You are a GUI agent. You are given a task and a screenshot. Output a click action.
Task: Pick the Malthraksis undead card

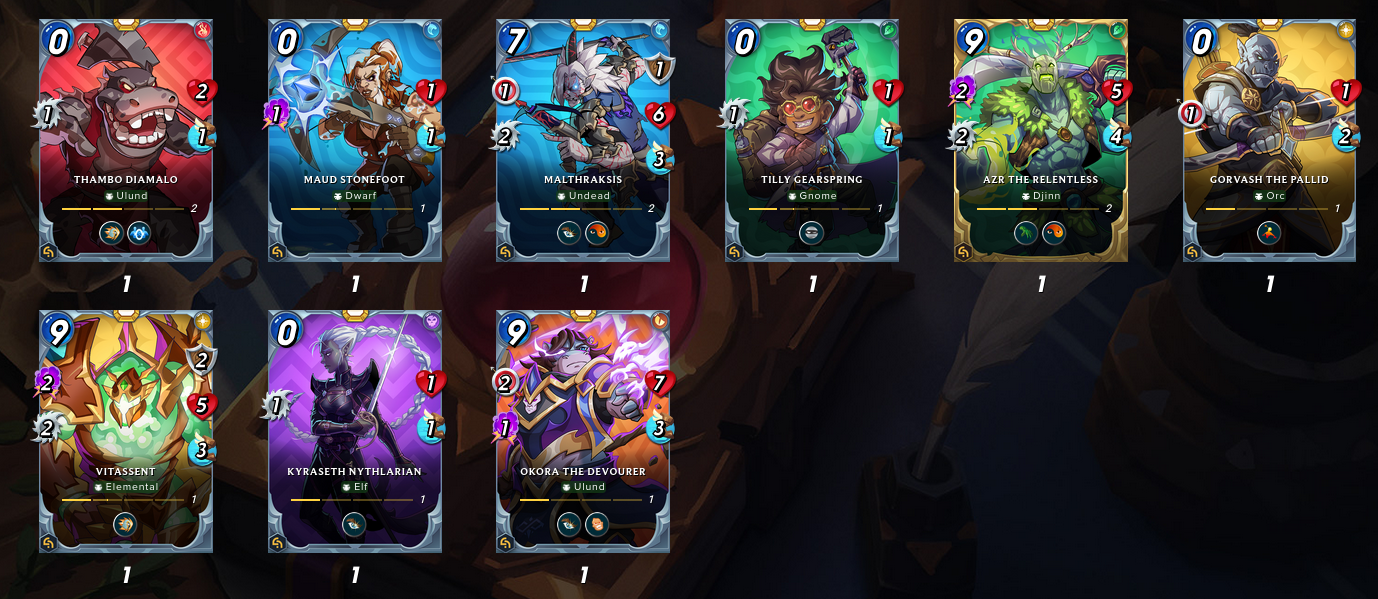coord(584,140)
